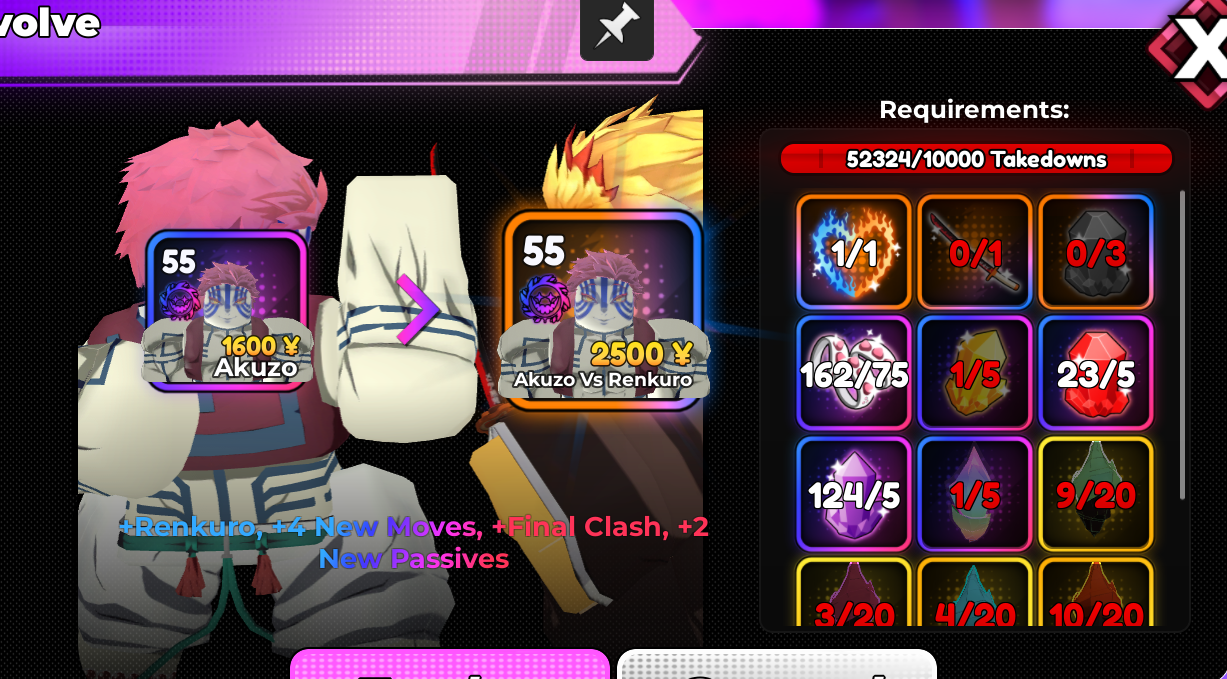Inspect the katana sword requirement slot
Image resolution: width=1227 pixels, height=679 pixels.
click(x=974, y=252)
